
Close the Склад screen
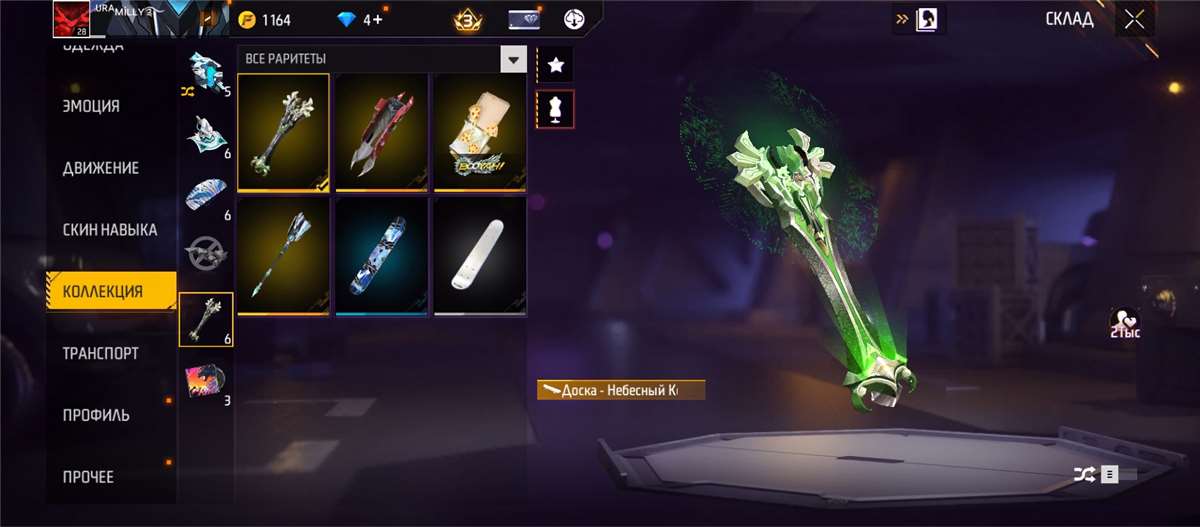(1134, 19)
